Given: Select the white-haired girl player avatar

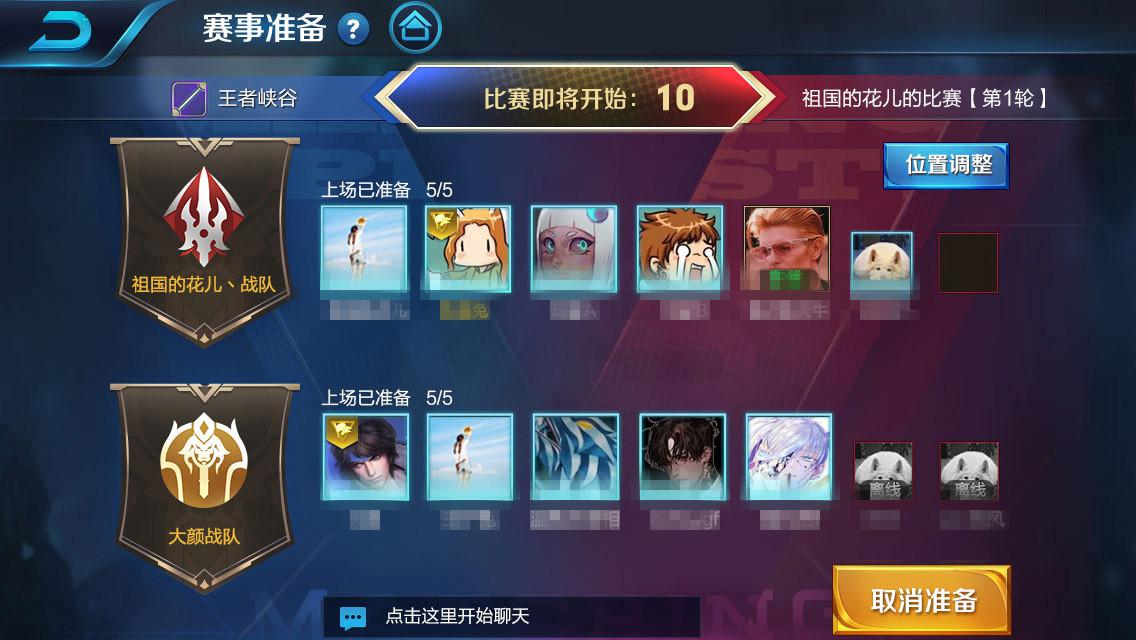Looking at the screenshot, I should 575,249.
